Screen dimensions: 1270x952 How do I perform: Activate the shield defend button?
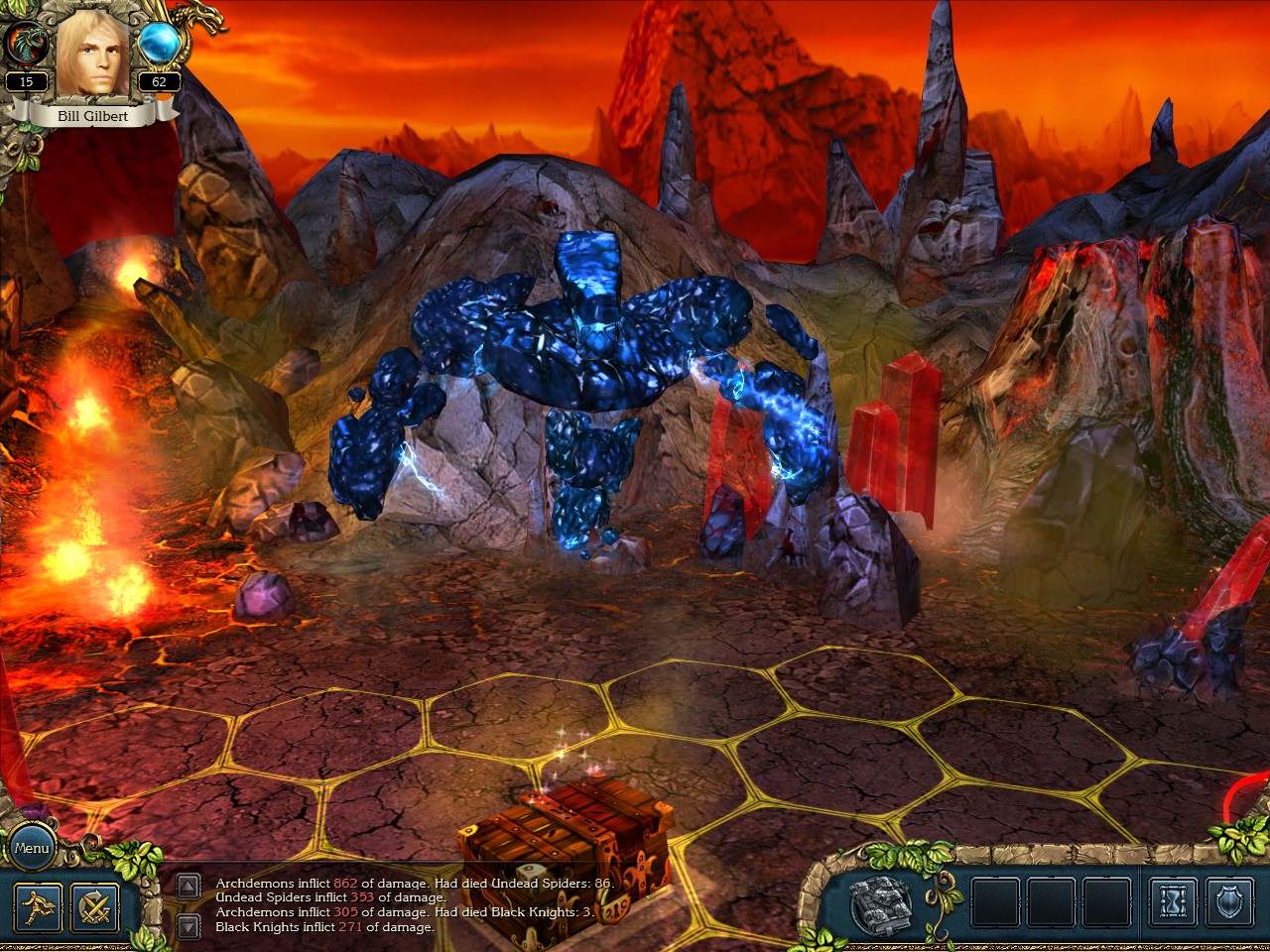pyautogui.click(x=1230, y=902)
